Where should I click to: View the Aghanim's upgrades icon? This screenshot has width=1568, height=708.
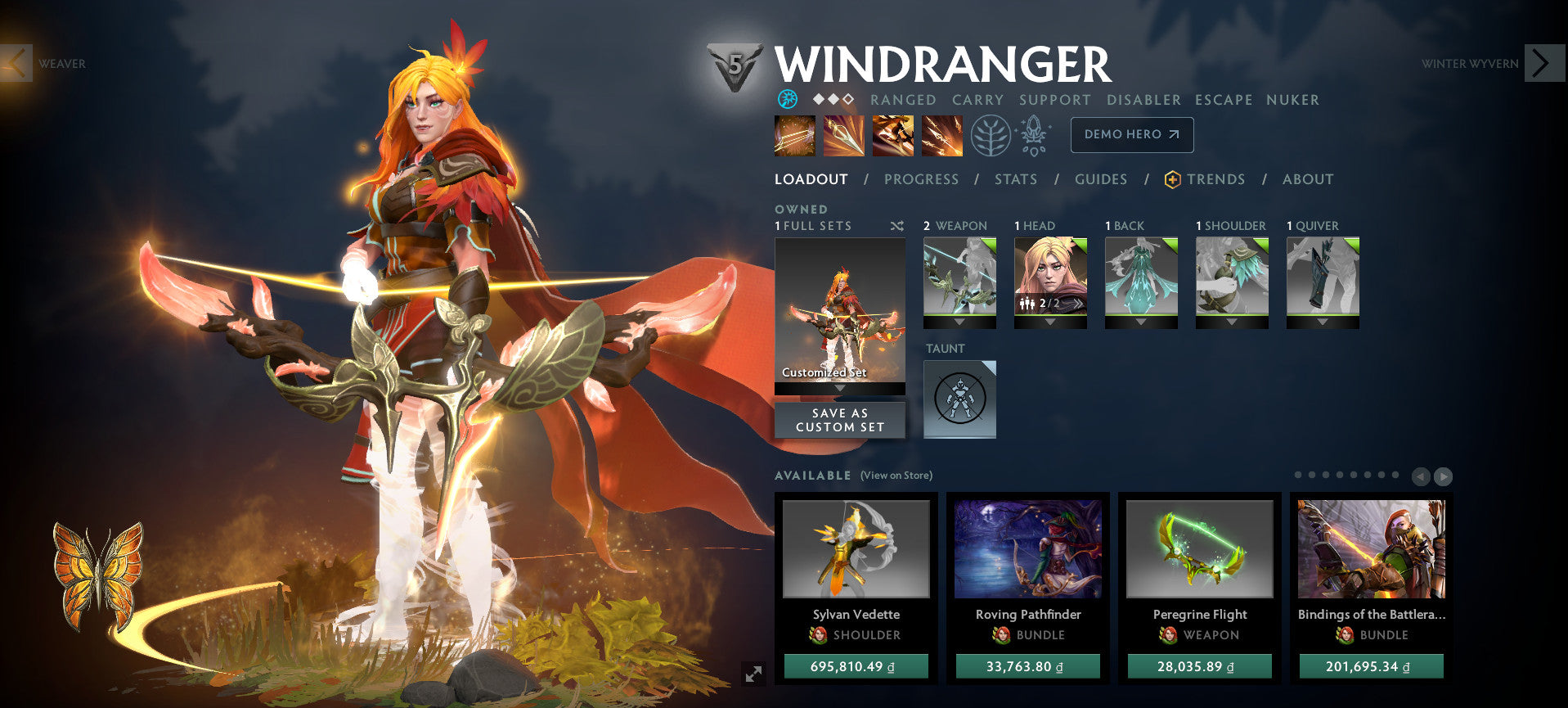(1033, 135)
